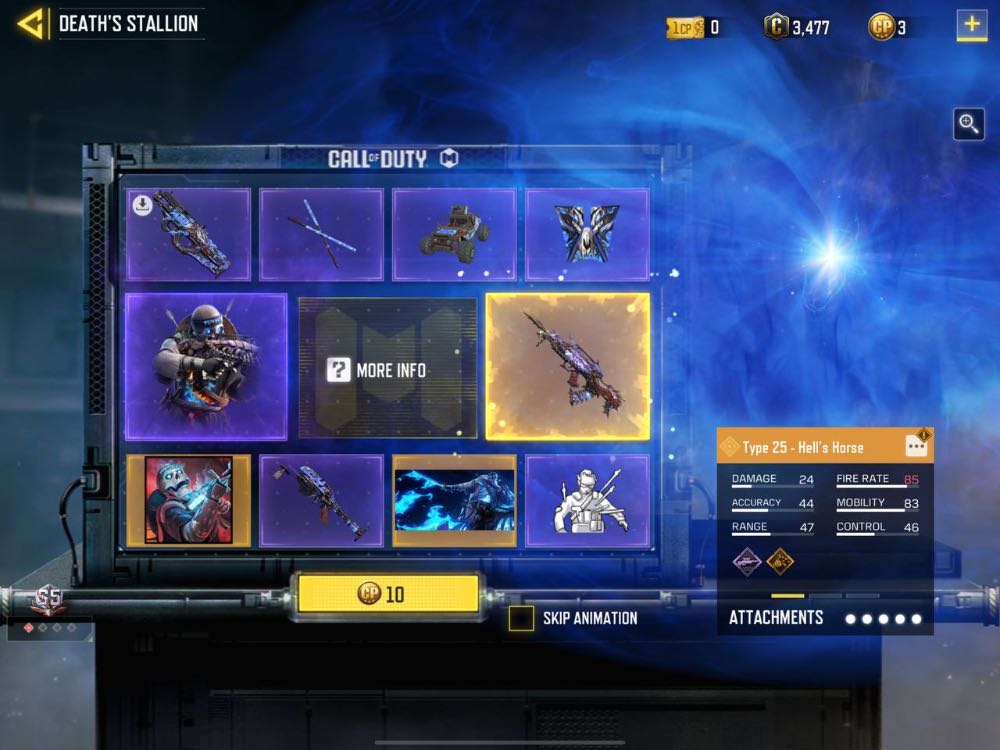
Task: Open the three-dot weapon details button
Action: (x=916, y=446)
